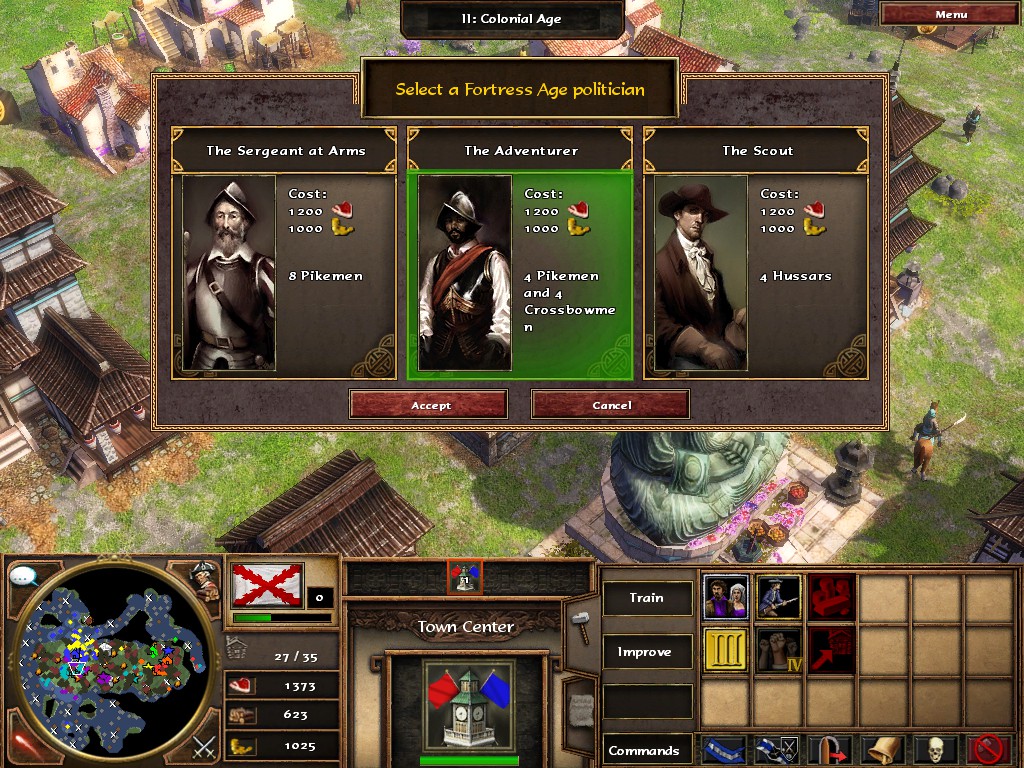Image resolution: width=1024 pixels, height=768 pixels.
Task: Accept the selected Fortress Age politician
Action: coord(429,405)
